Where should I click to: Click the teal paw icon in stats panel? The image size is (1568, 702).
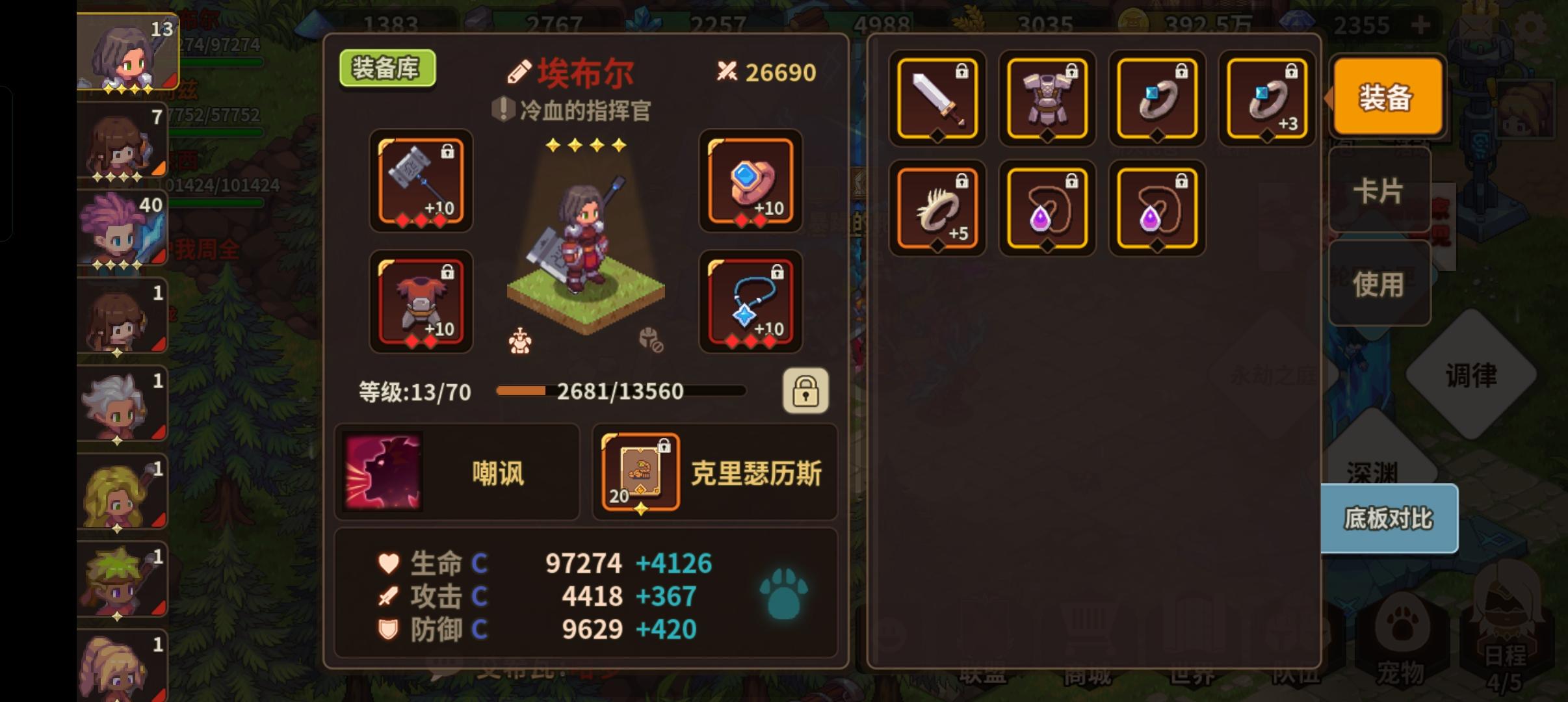point(784,593)
